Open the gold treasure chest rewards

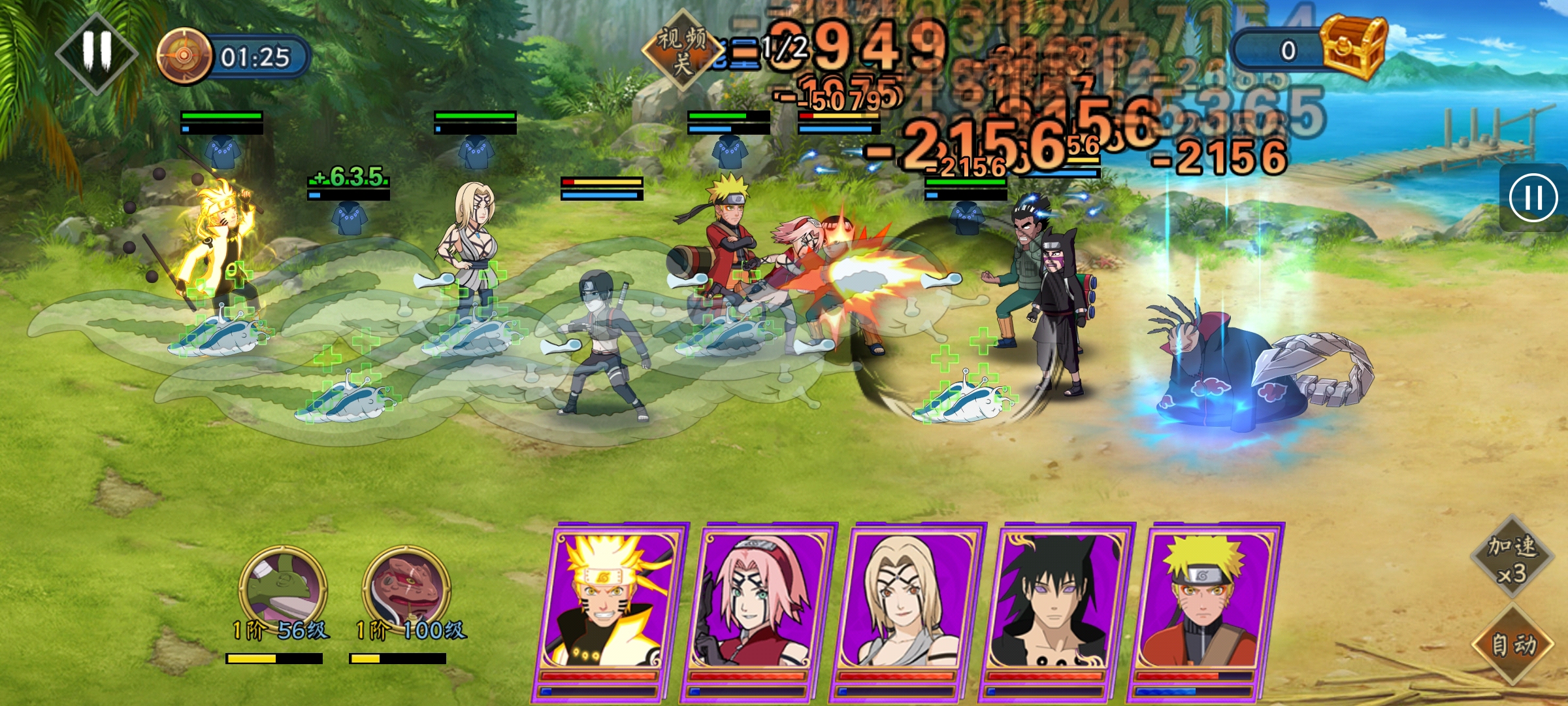coord(1354,47)
